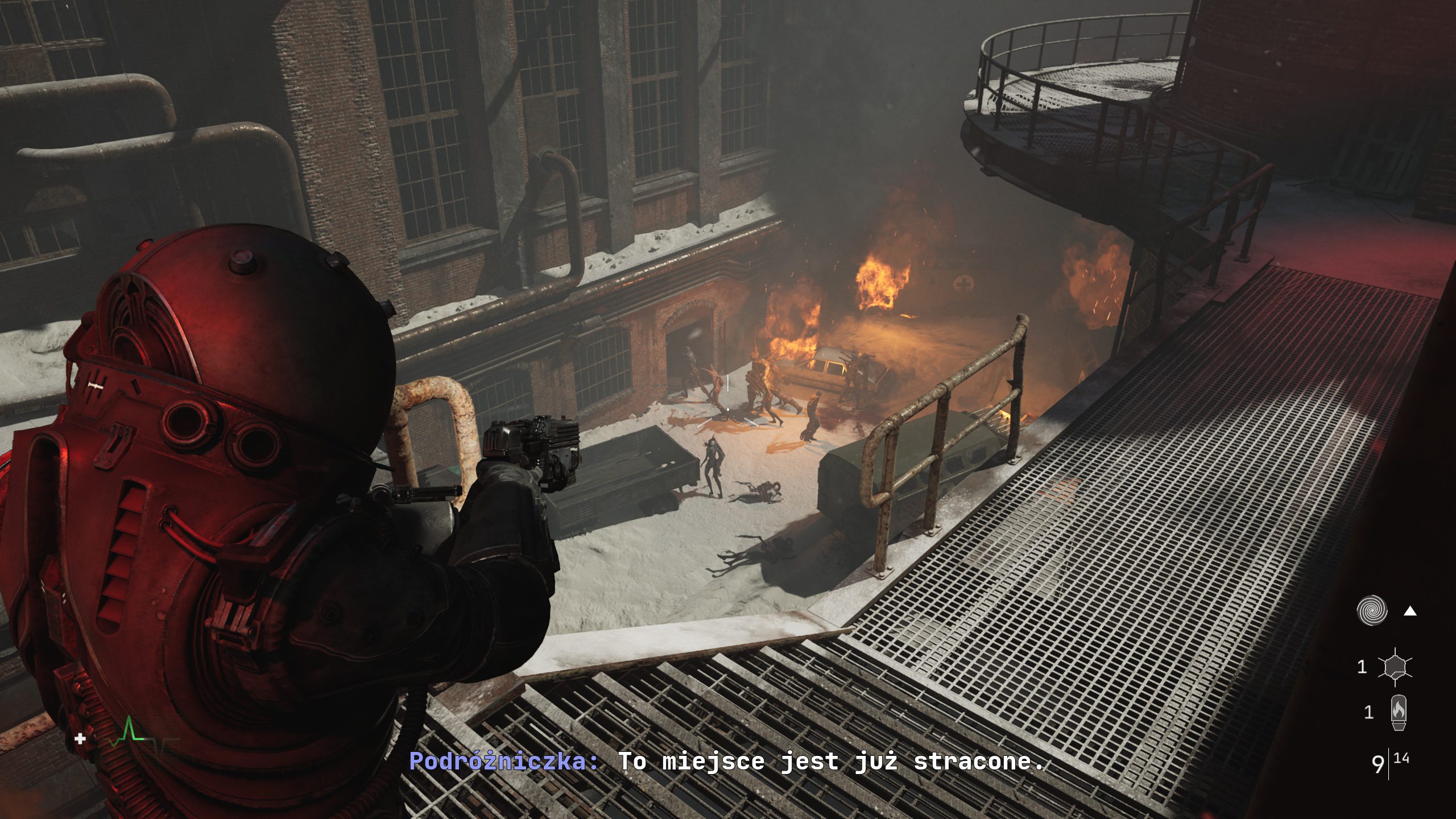This screenshot has width=1456, height=819.
Task: Choose the hexagonal spiked mine item
Action: [1395, 667]
